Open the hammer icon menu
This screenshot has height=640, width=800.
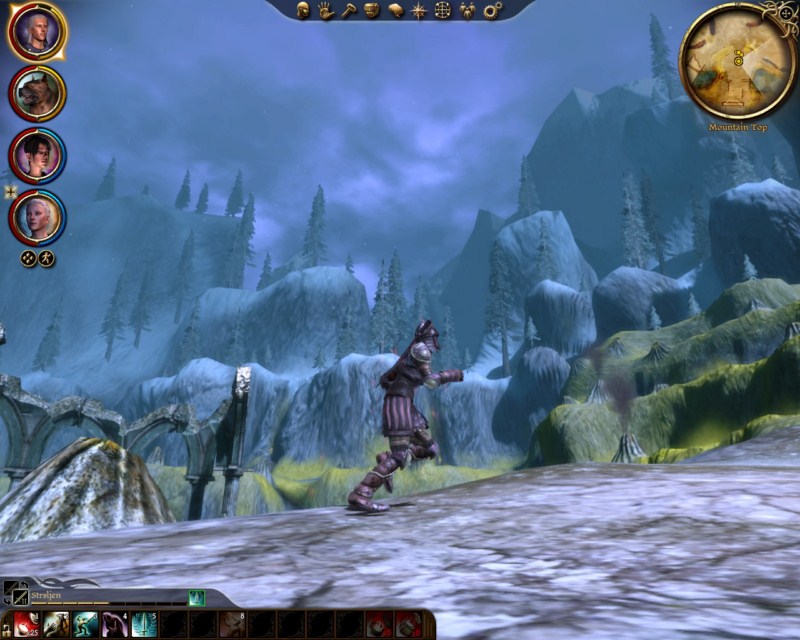pos(349,10)
